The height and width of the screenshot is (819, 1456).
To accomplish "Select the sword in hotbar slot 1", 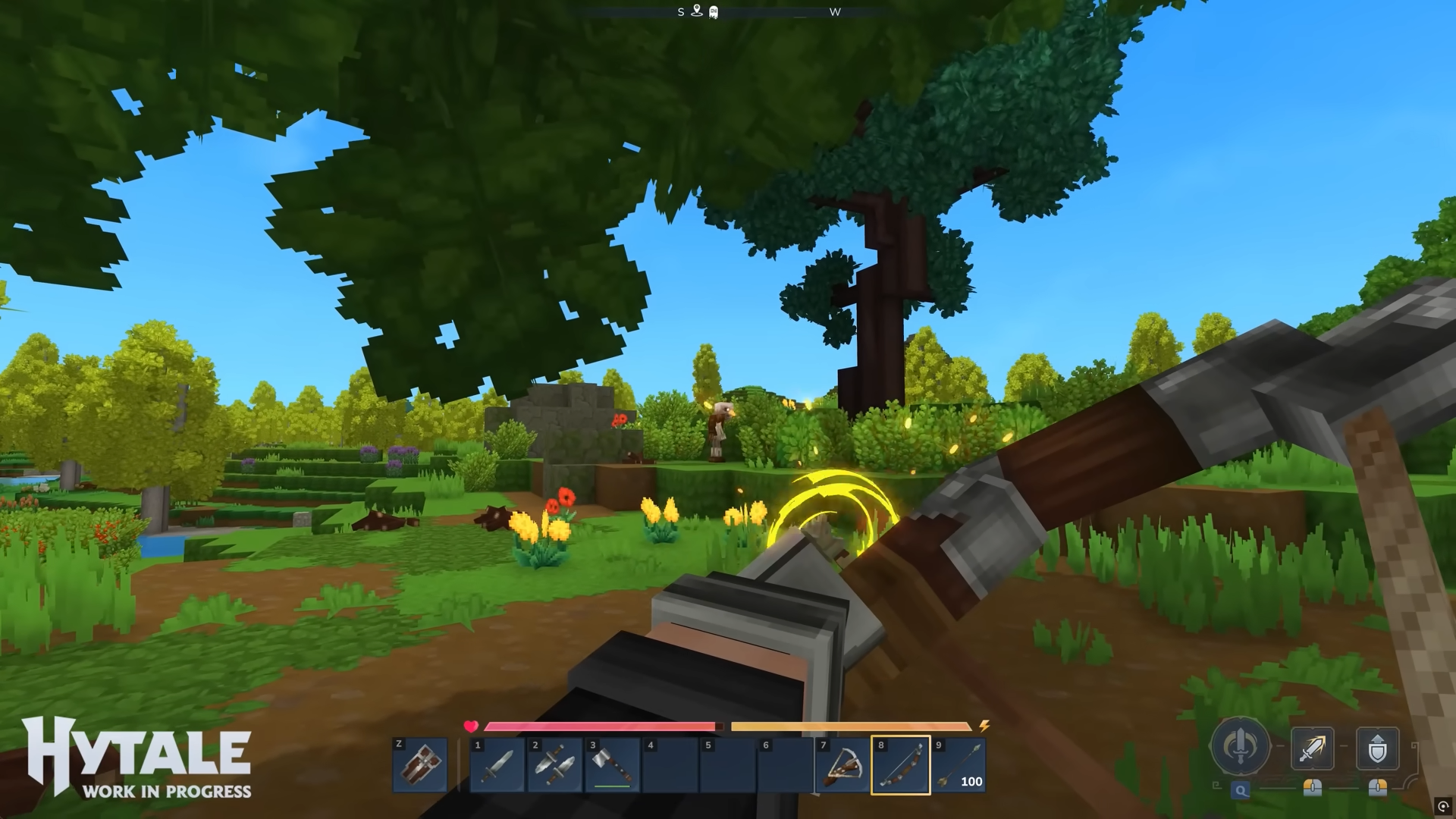I will coord(497,765).
